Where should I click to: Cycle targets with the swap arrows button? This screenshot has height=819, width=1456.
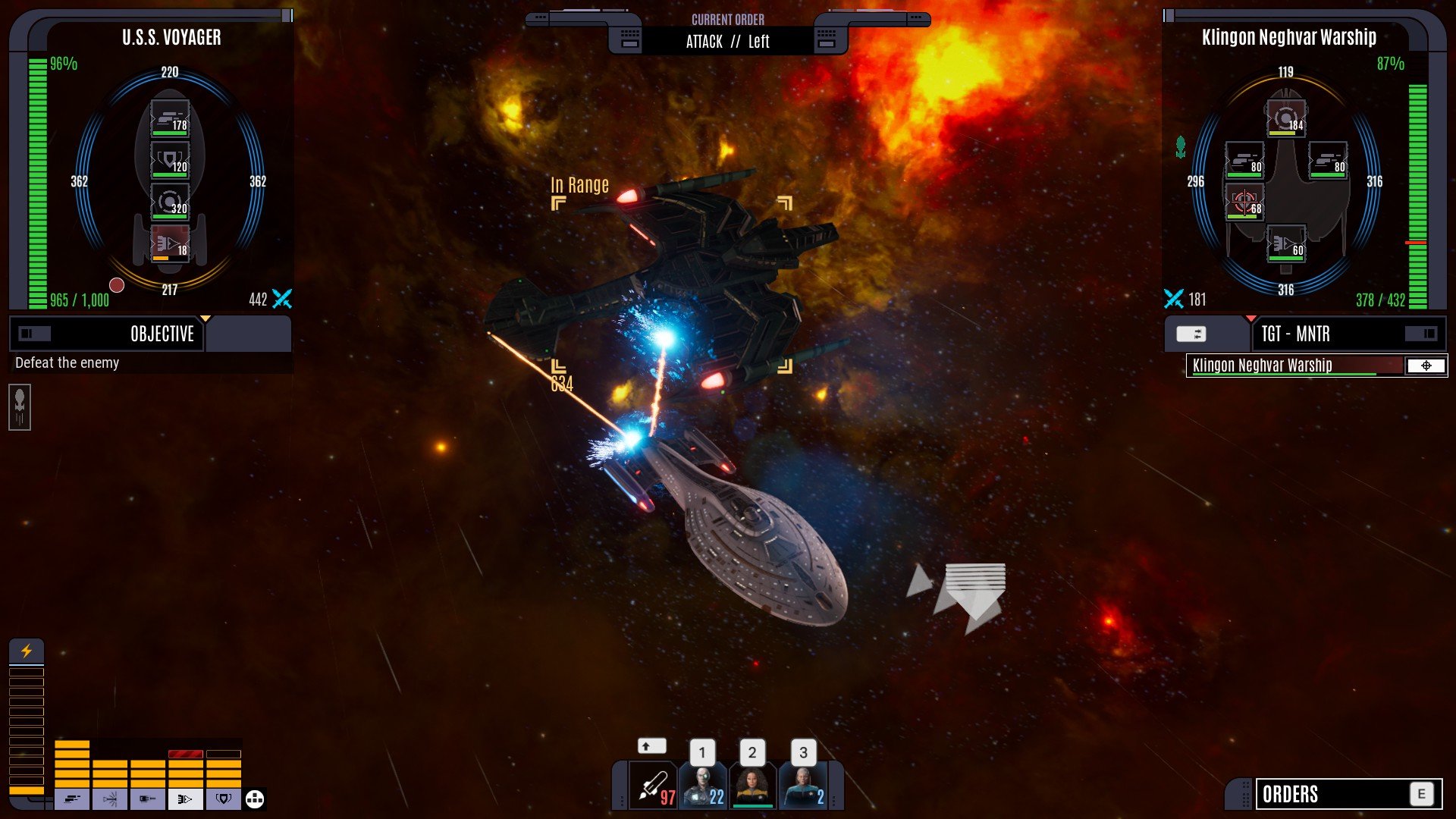(x=1191, y=334)
